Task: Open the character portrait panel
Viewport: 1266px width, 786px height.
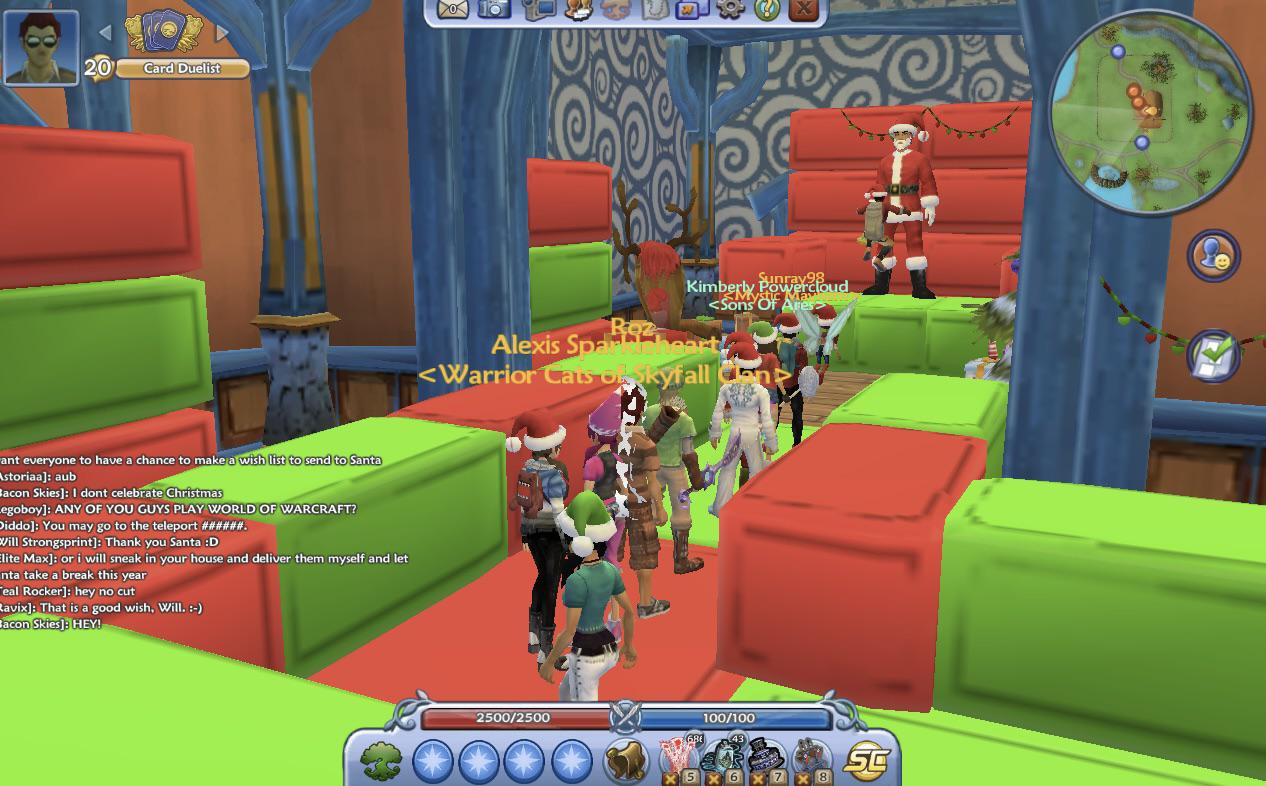Action: (x=41, y=47)
